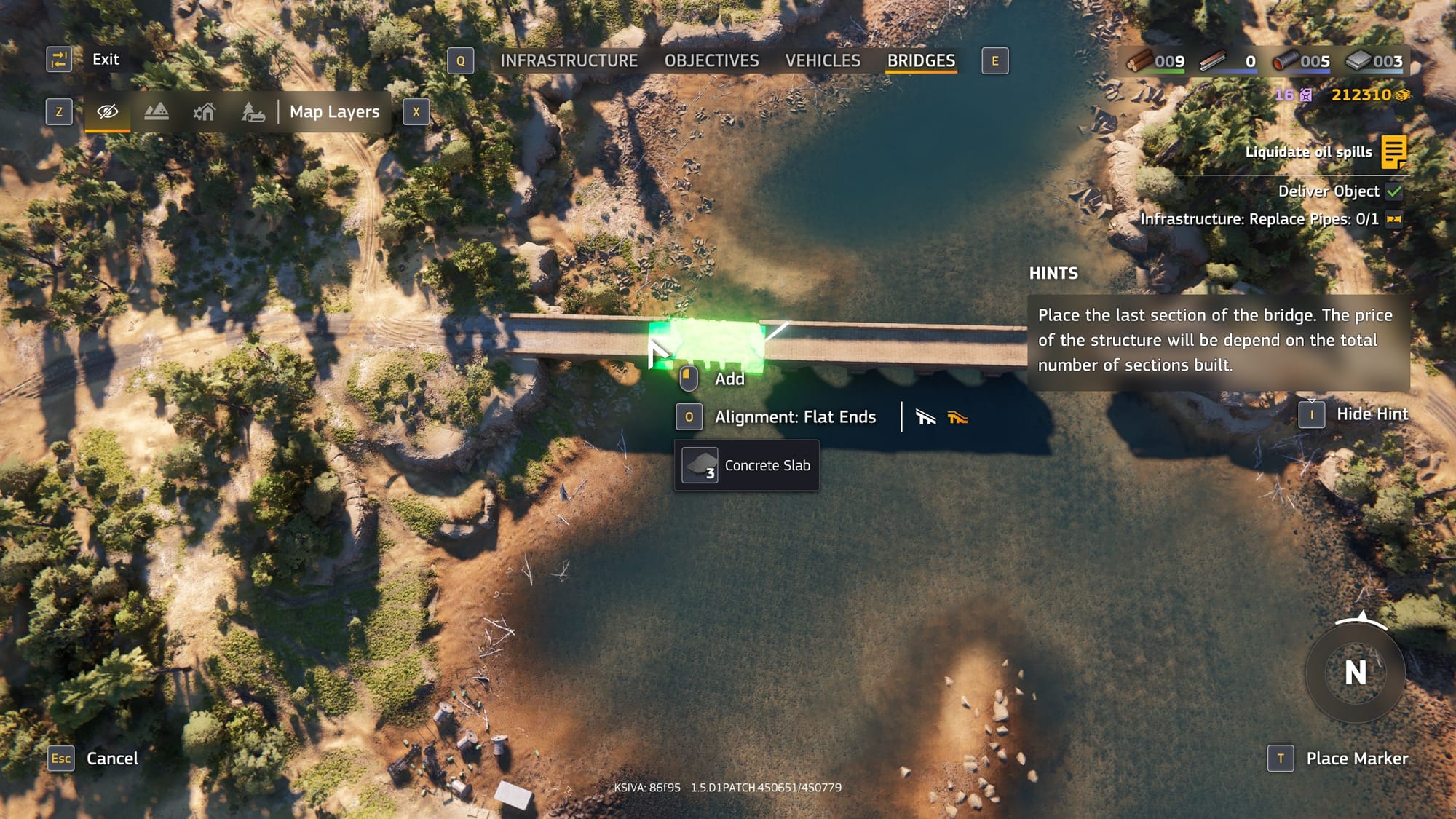
Task: Toggle the hidden-layers eye icon
Action: coord(108,112)
